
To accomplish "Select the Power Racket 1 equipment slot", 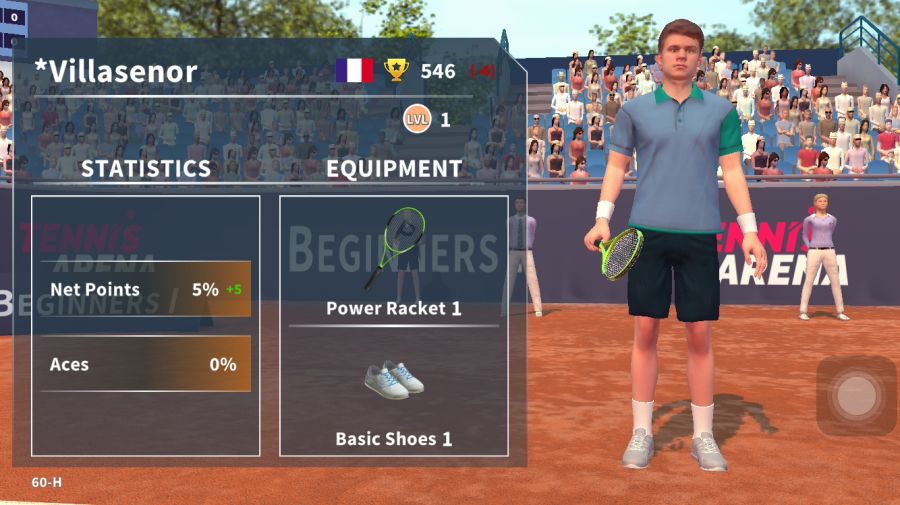I will (x=393, y=262).
